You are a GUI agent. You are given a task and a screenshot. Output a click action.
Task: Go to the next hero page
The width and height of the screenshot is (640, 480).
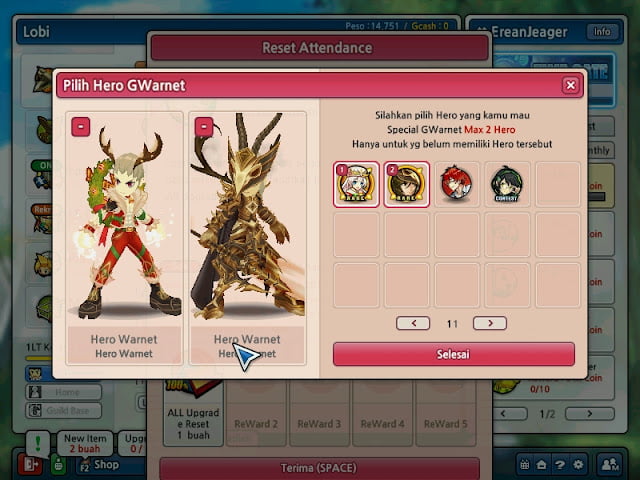(x=489, y=323)
